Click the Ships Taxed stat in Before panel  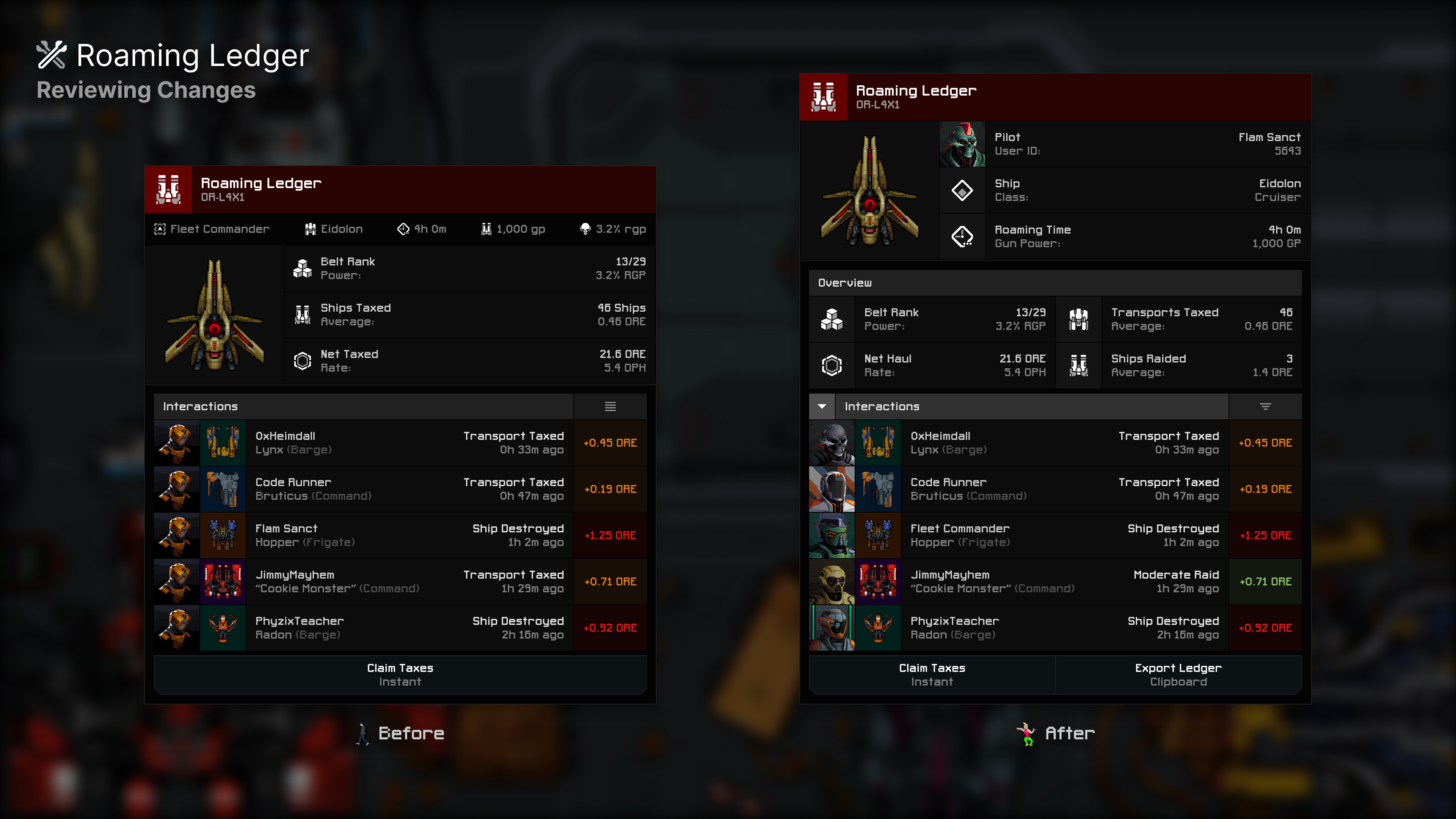coord(469,315)
